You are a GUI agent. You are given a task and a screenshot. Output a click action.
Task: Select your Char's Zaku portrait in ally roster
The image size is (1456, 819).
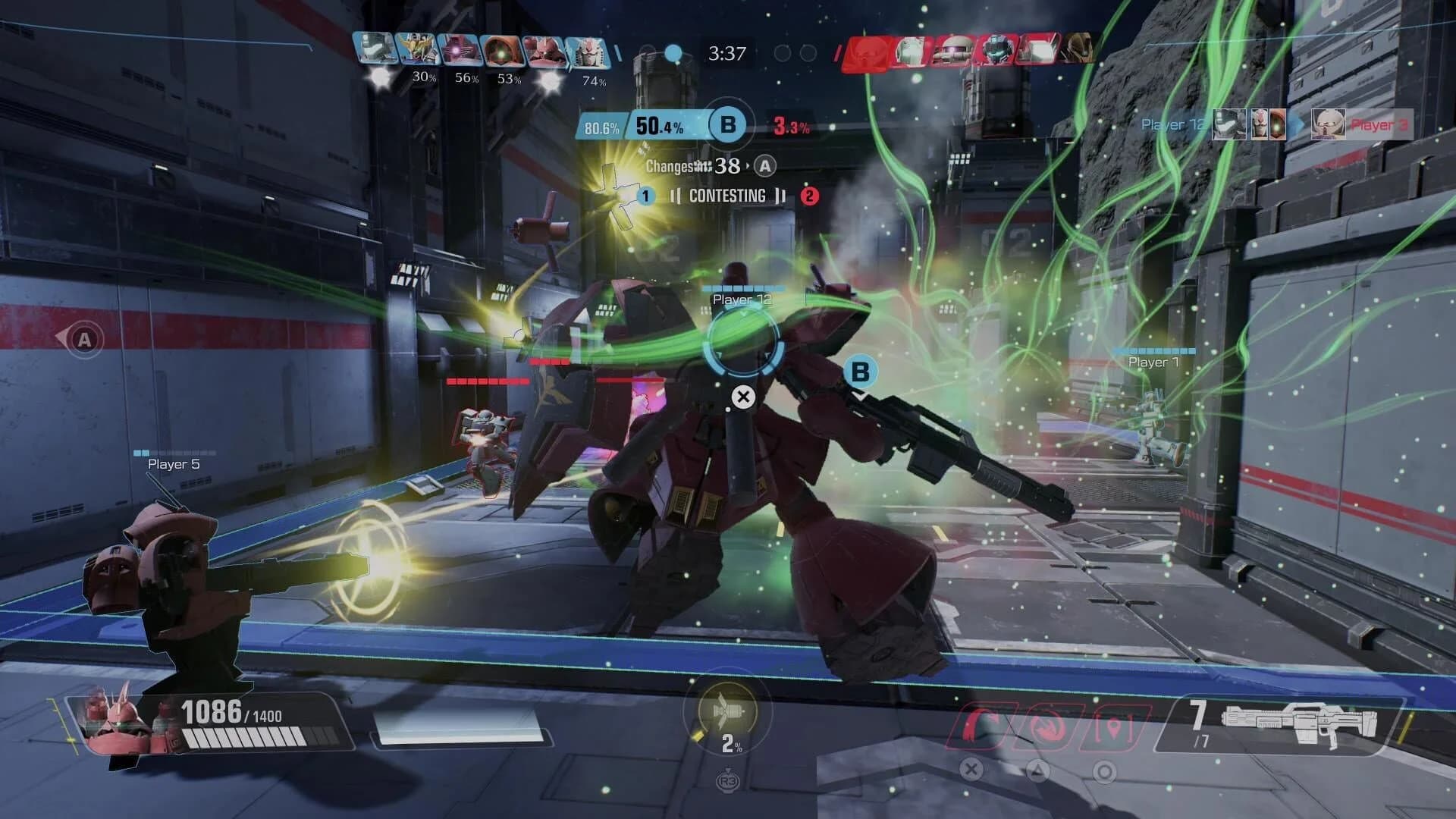coord(542,53)
